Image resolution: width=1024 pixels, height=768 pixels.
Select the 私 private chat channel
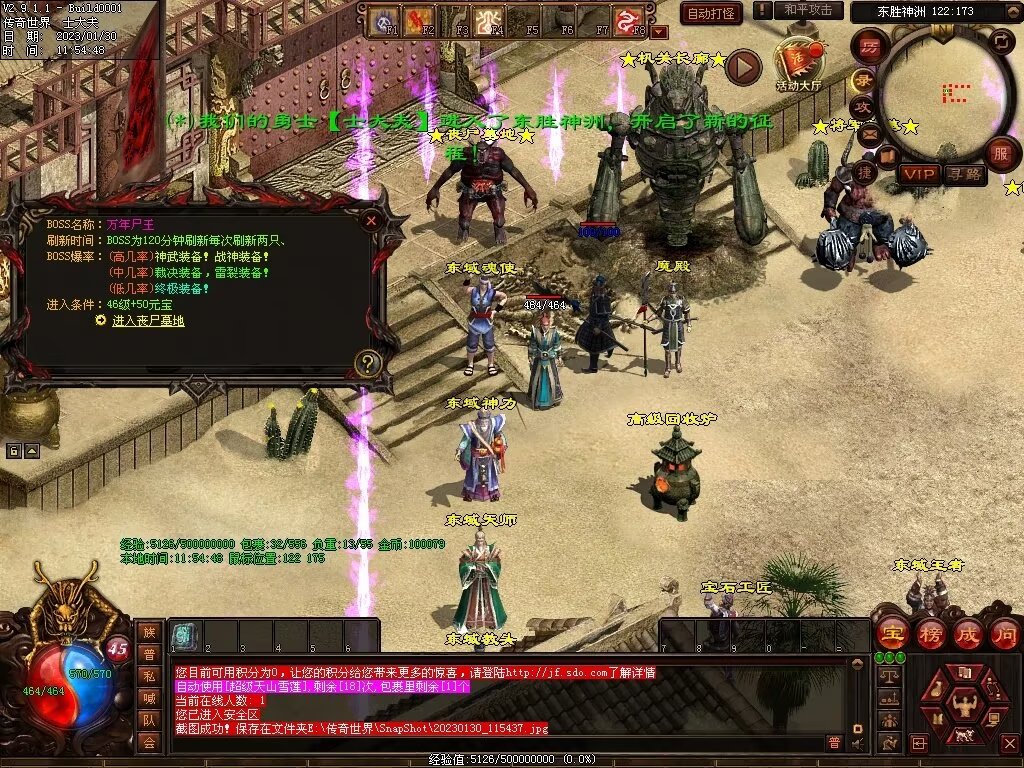[149, 676]
